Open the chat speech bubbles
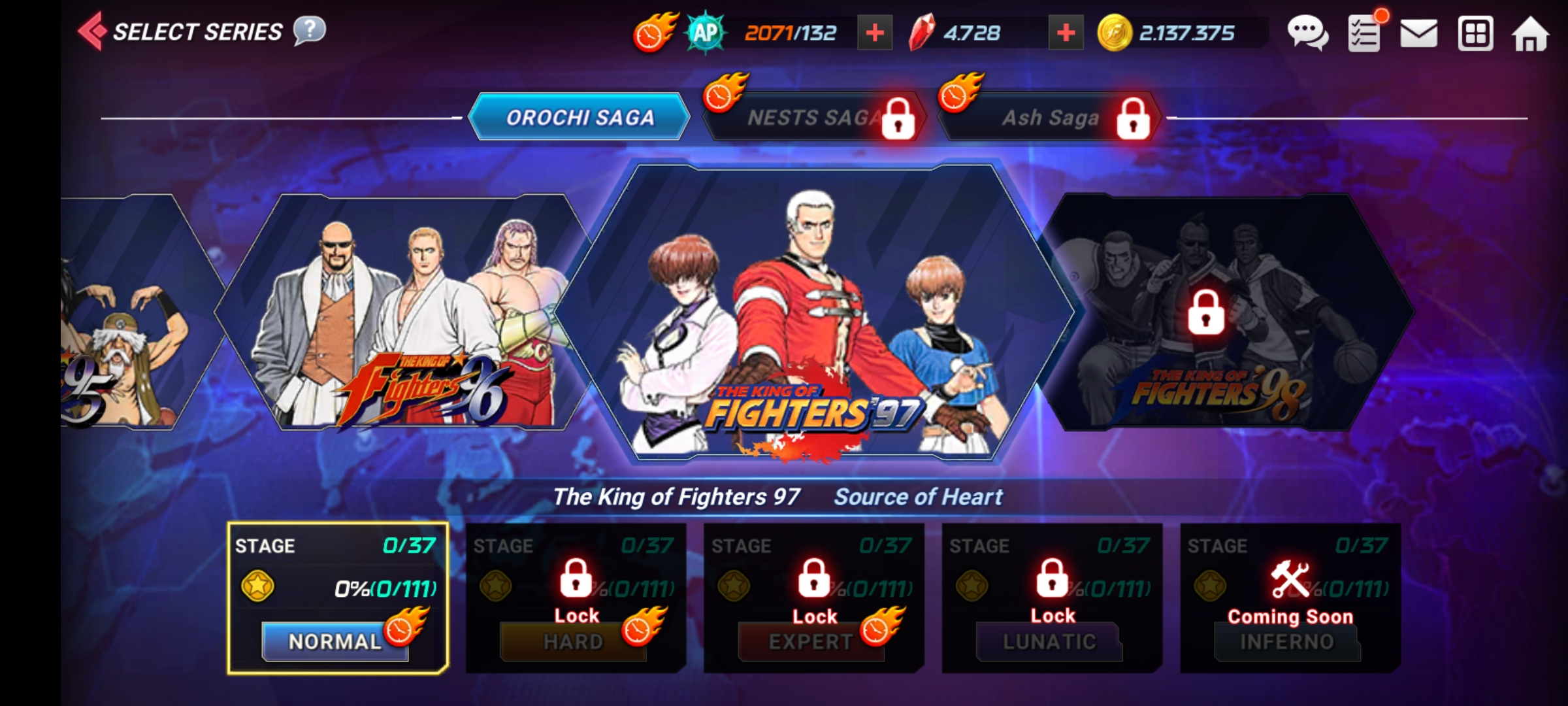1568x706 pixels. (1307, 33)
